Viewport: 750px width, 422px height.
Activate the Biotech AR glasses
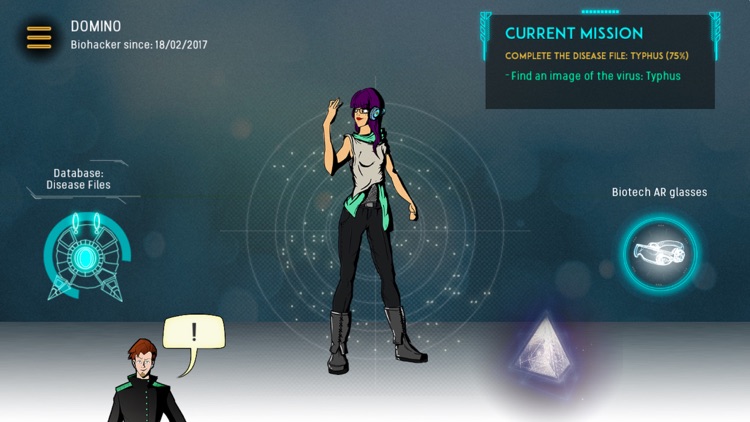click(659, 253)
